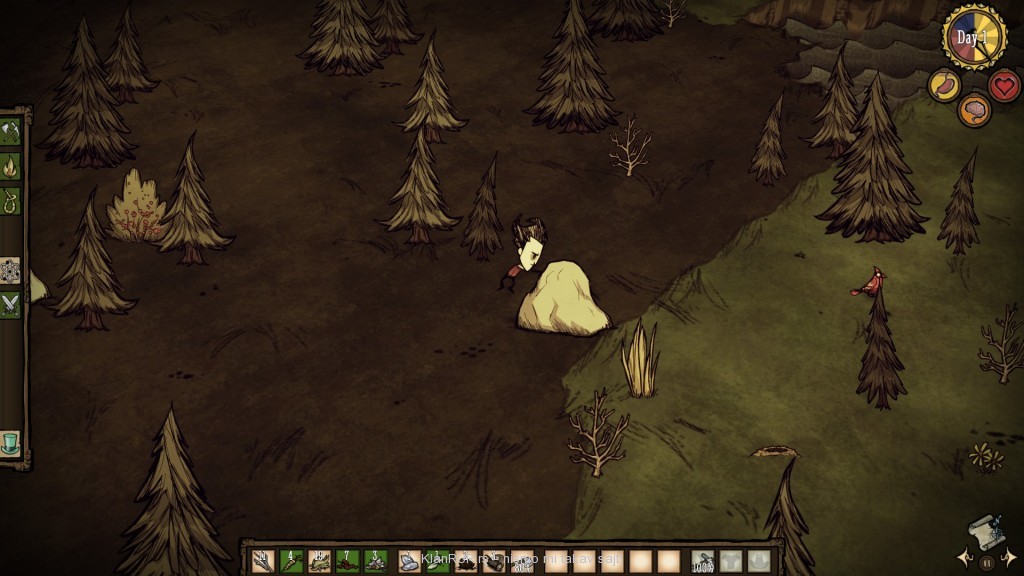Select the wood log inventory slot
The height and width of the screenshot is (576, 1024).
click(494, 561)
